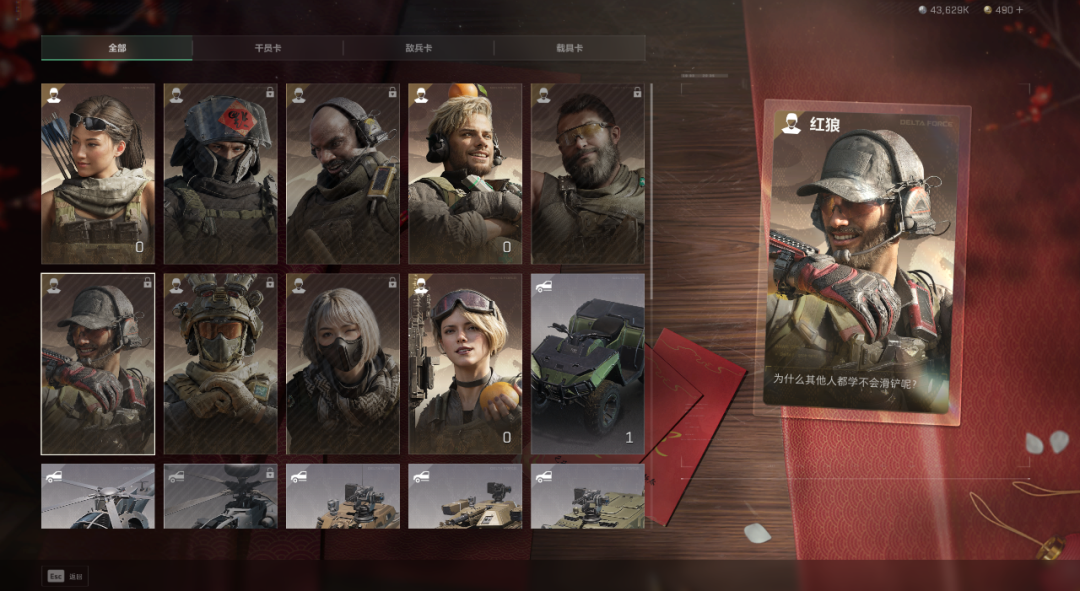Select the gray-haired woman with face mask card
Viewport: 1080px width, 591px height.
click(343, 364)
